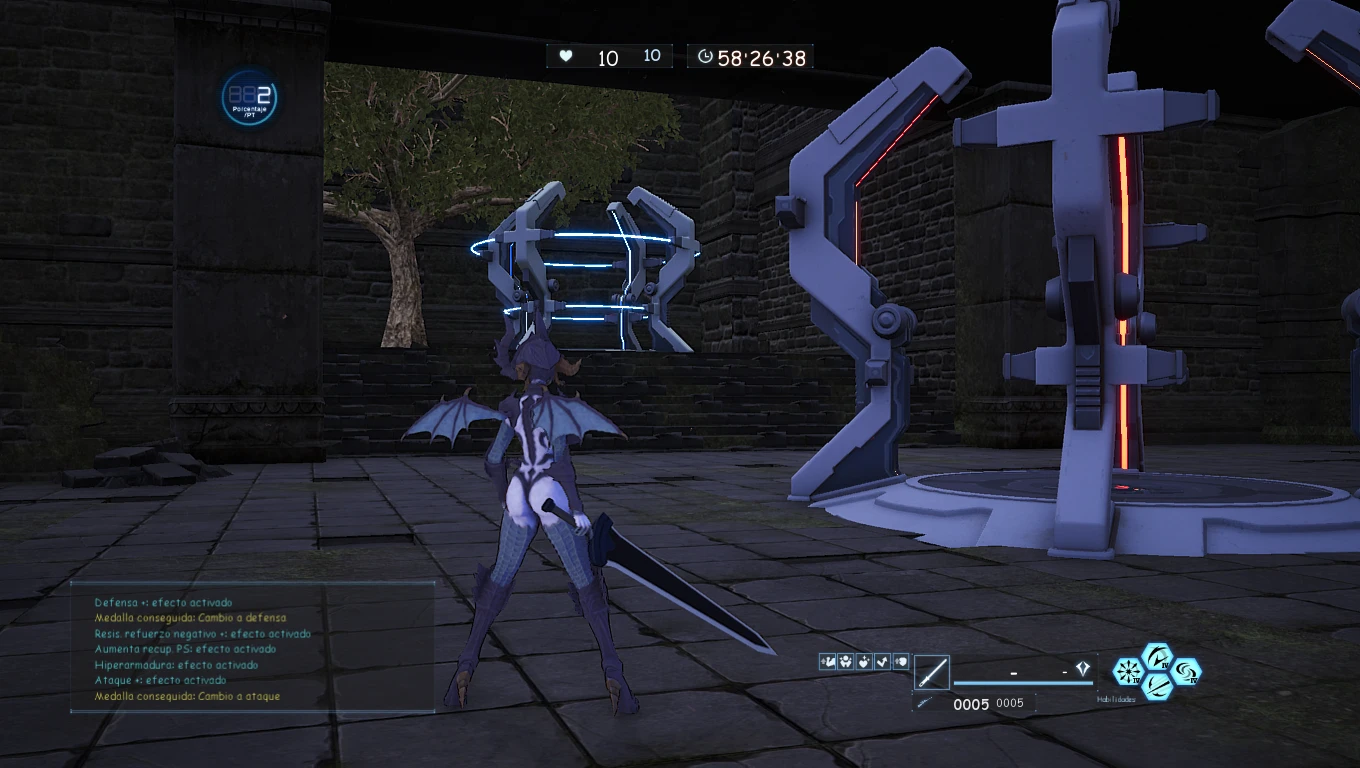The width and height of the screenshot is (1360, 768).
Task: Use the top slash skill hexagon
Action: click(x=1157, y=658)
